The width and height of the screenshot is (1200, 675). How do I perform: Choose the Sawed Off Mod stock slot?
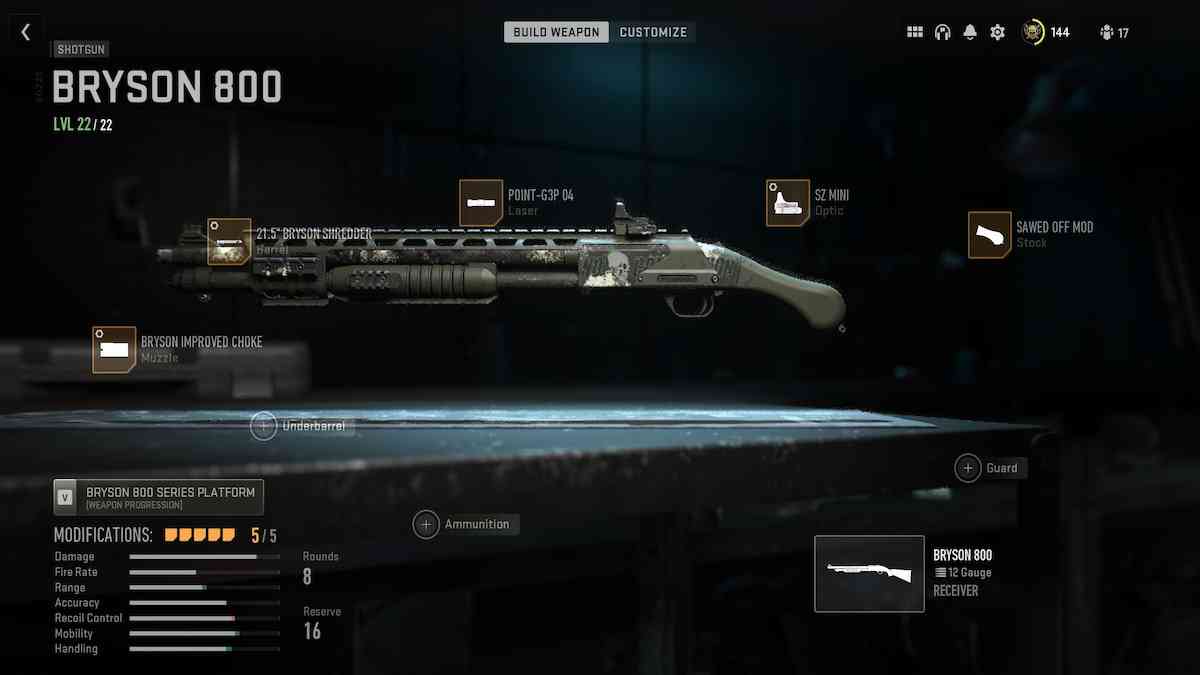coord(990,235)
